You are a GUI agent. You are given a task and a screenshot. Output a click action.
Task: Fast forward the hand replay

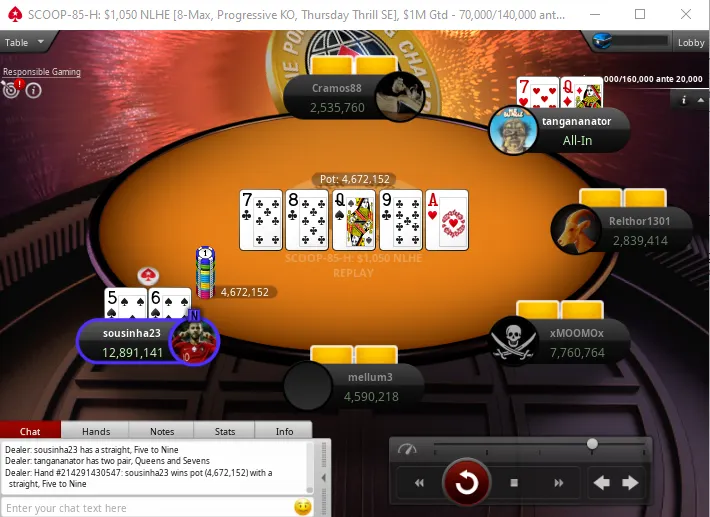[558, 484]
